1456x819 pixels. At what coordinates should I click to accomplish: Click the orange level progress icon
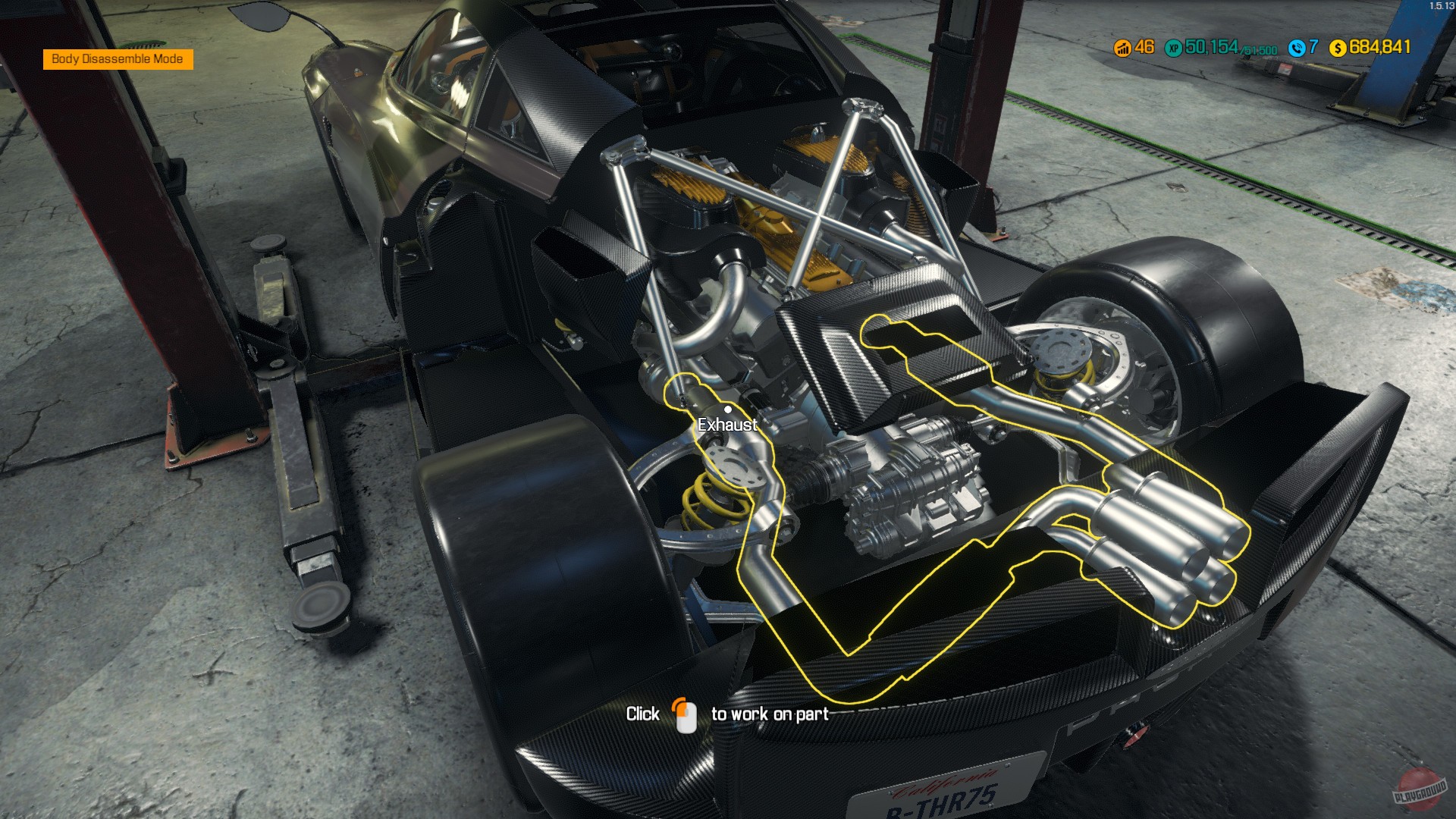(x=1121, y=48)
